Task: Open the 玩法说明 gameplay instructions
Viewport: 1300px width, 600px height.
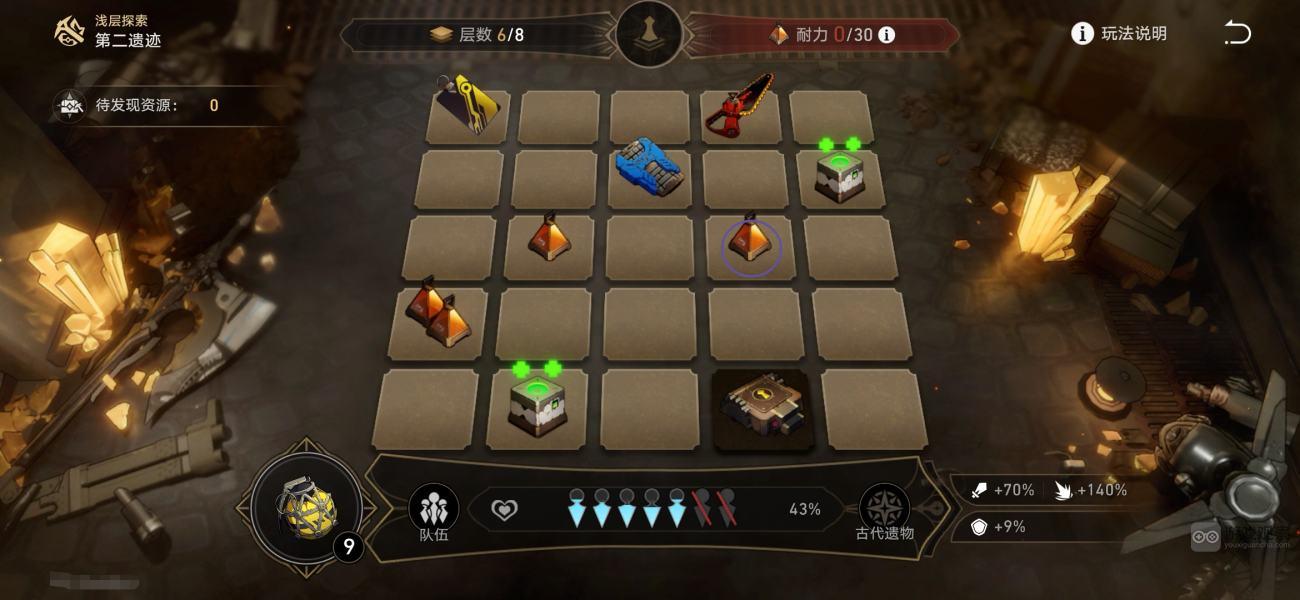Action: point(1119,34)
